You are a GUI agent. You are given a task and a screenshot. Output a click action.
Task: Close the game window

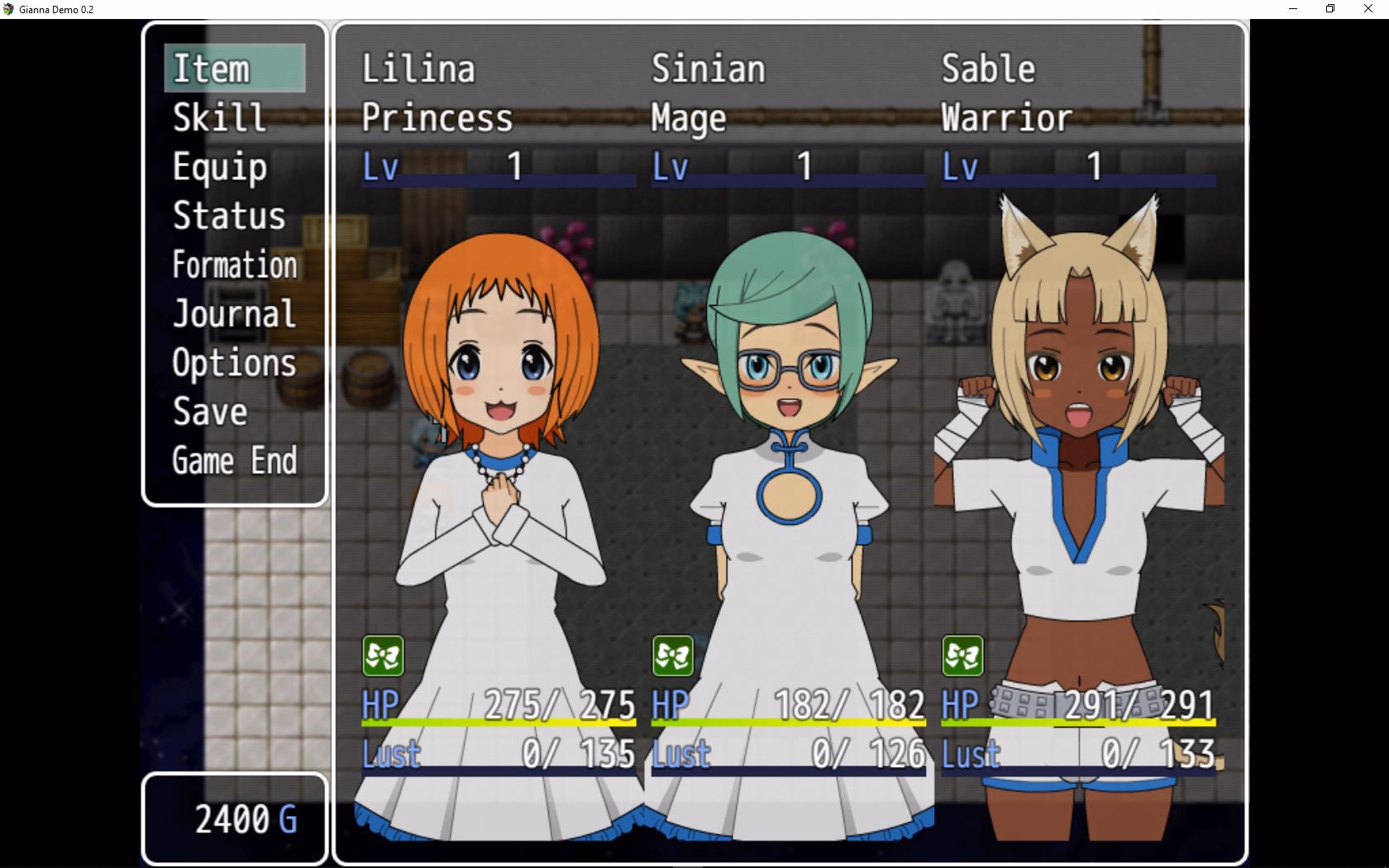[1368, 9]
